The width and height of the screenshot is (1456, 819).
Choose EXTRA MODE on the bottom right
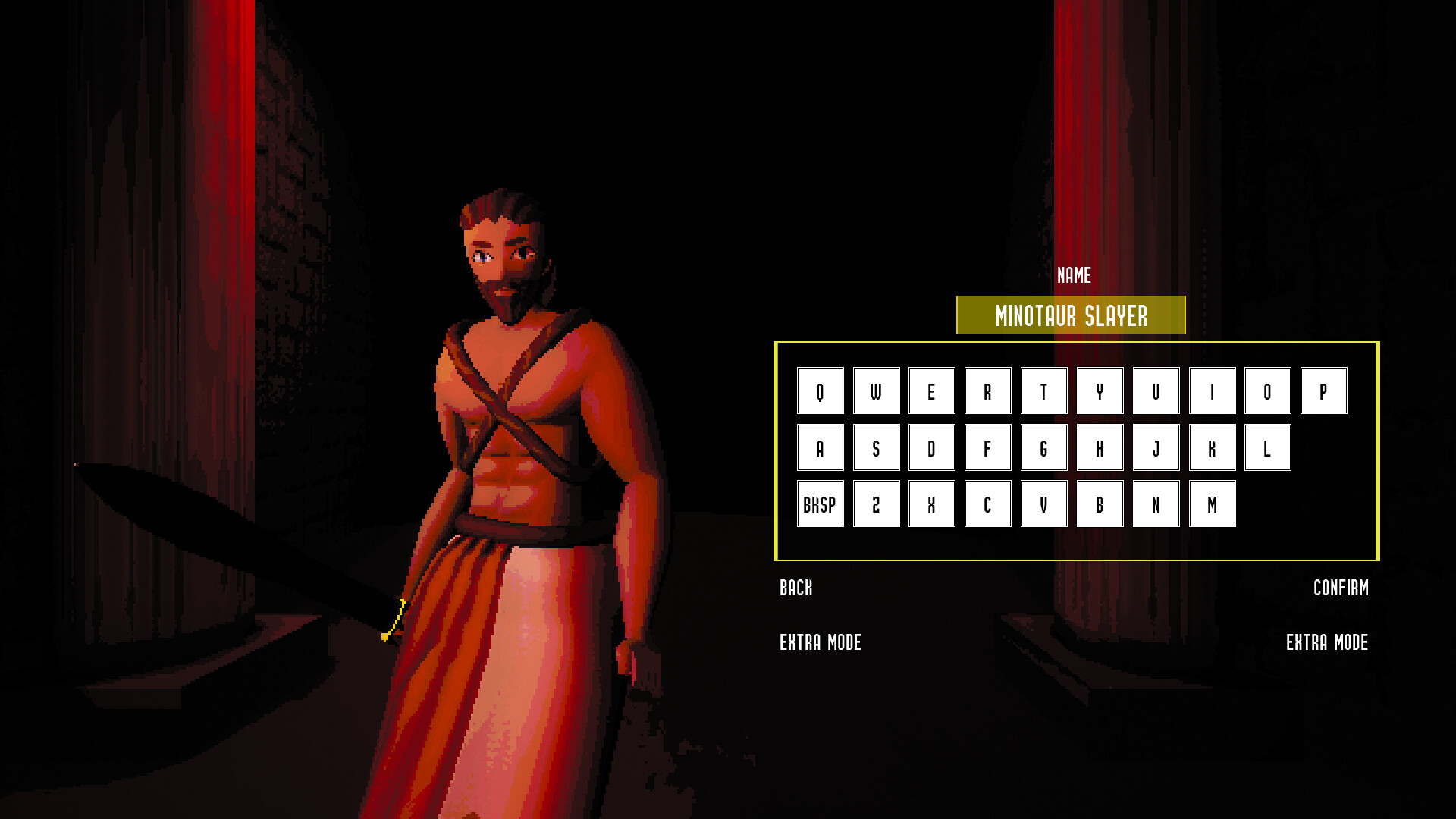[x=1326, y=643]
